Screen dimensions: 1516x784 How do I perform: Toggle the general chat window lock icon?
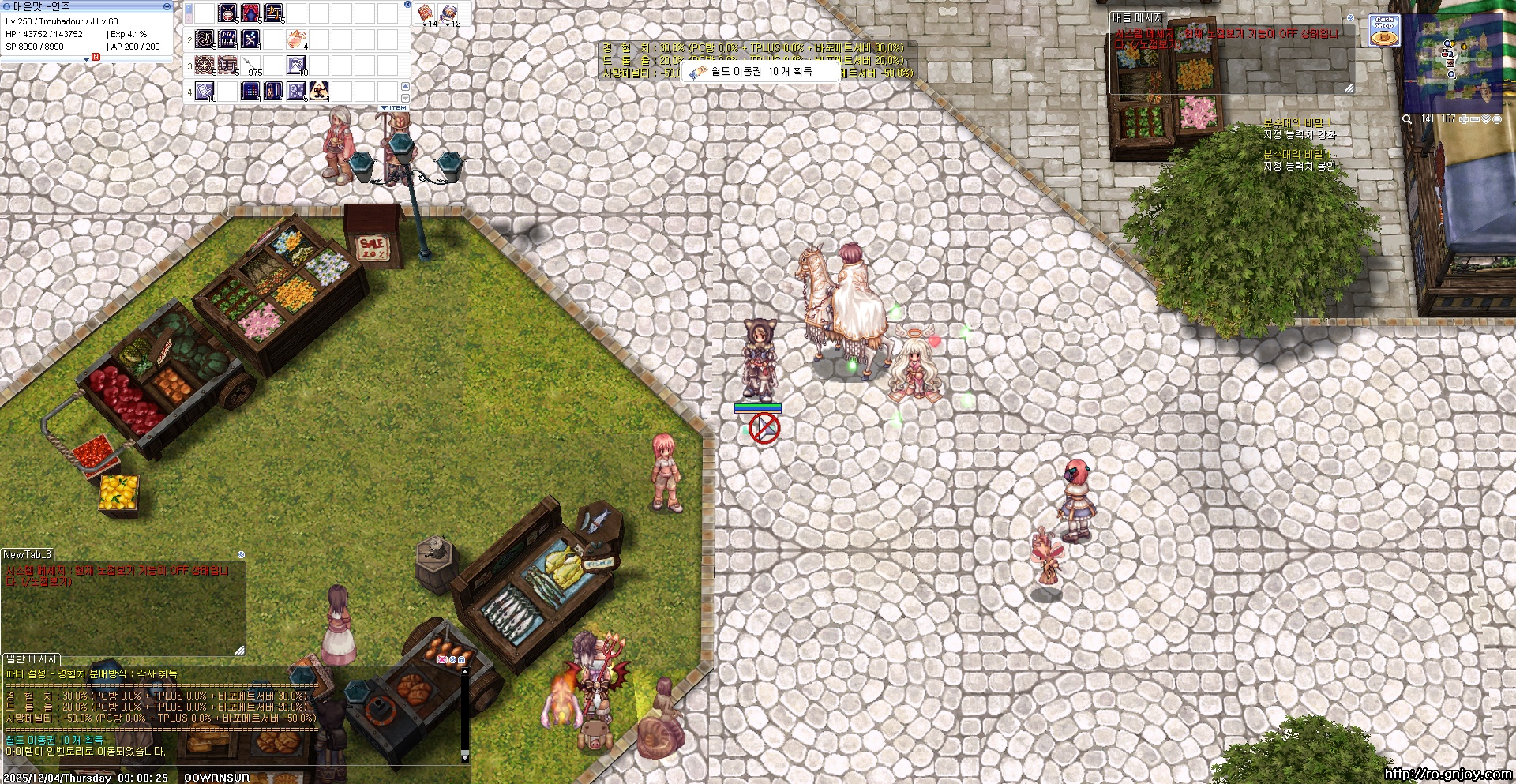462,659
